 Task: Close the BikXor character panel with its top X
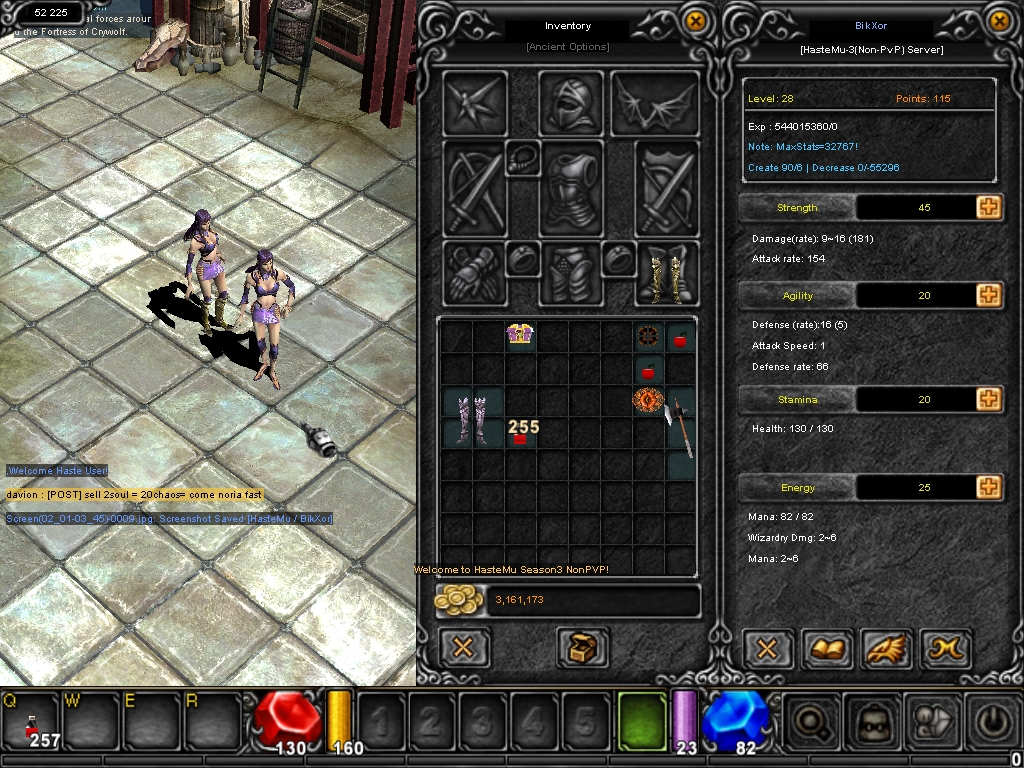(x=999, y=21)
